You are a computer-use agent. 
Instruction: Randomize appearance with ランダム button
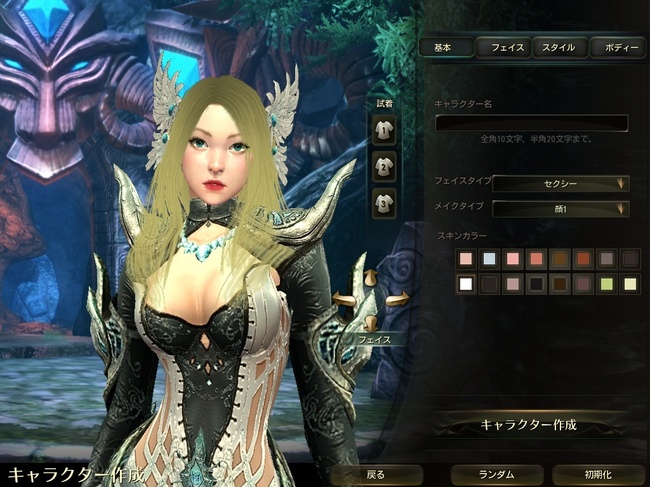[x=495, y=474]
